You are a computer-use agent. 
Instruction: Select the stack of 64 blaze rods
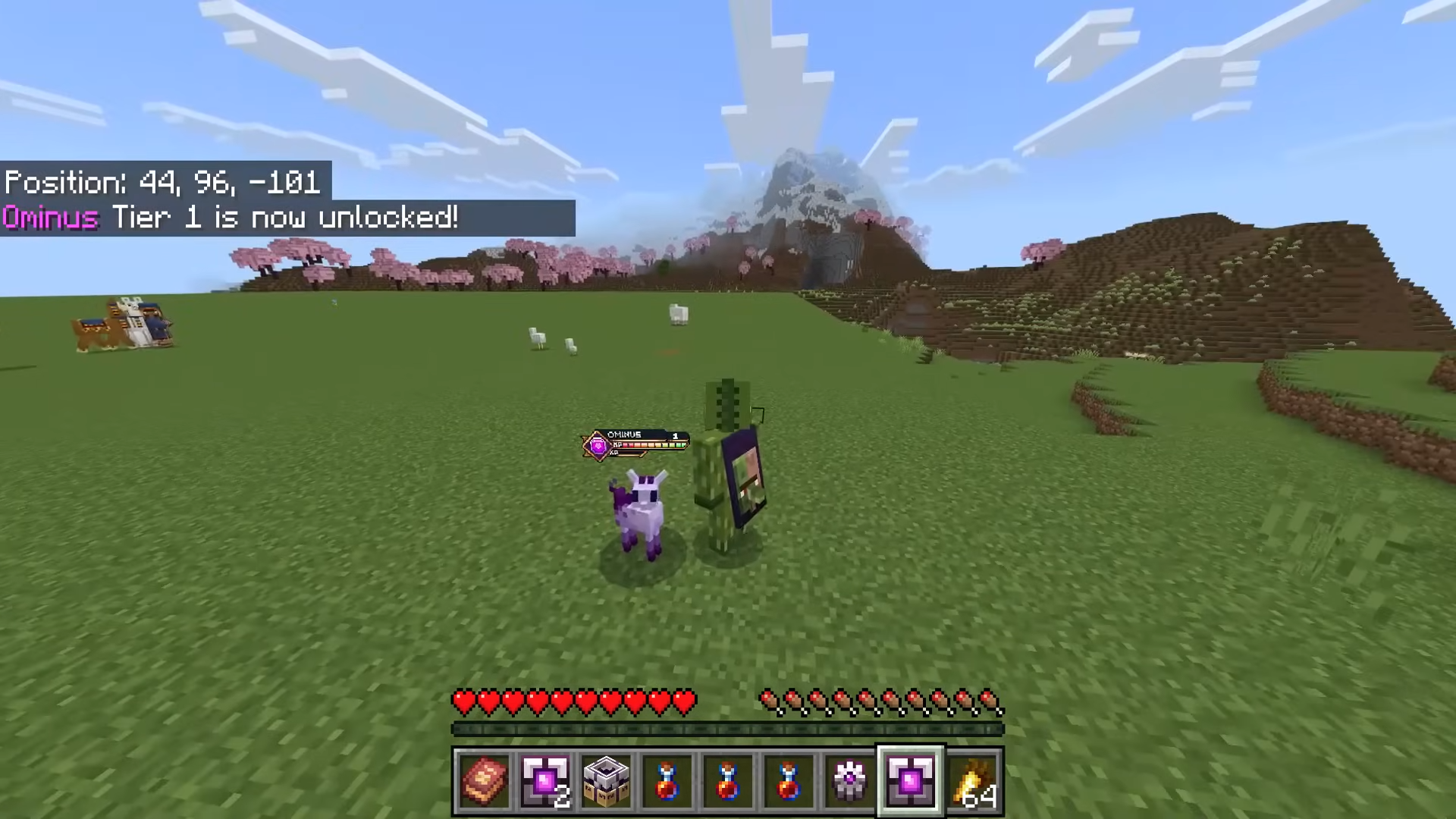coord(974,780)
